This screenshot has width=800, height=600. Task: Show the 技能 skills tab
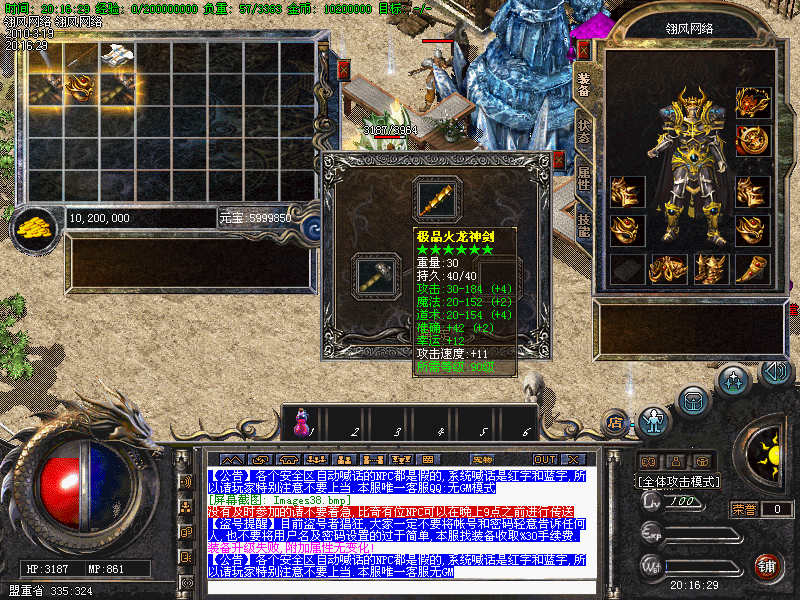583,224
